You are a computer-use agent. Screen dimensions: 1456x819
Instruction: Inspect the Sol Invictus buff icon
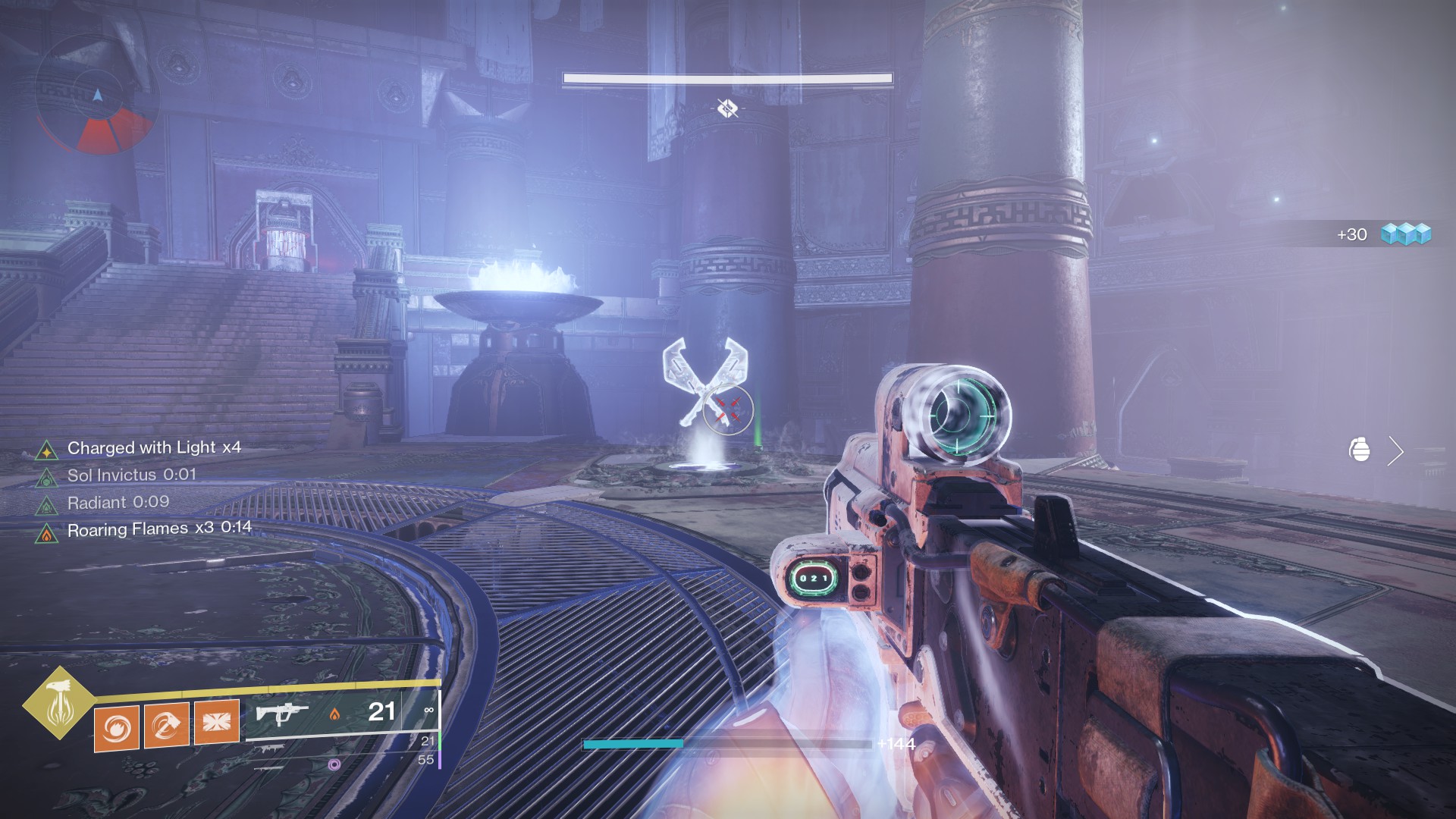tap(47, 478)
